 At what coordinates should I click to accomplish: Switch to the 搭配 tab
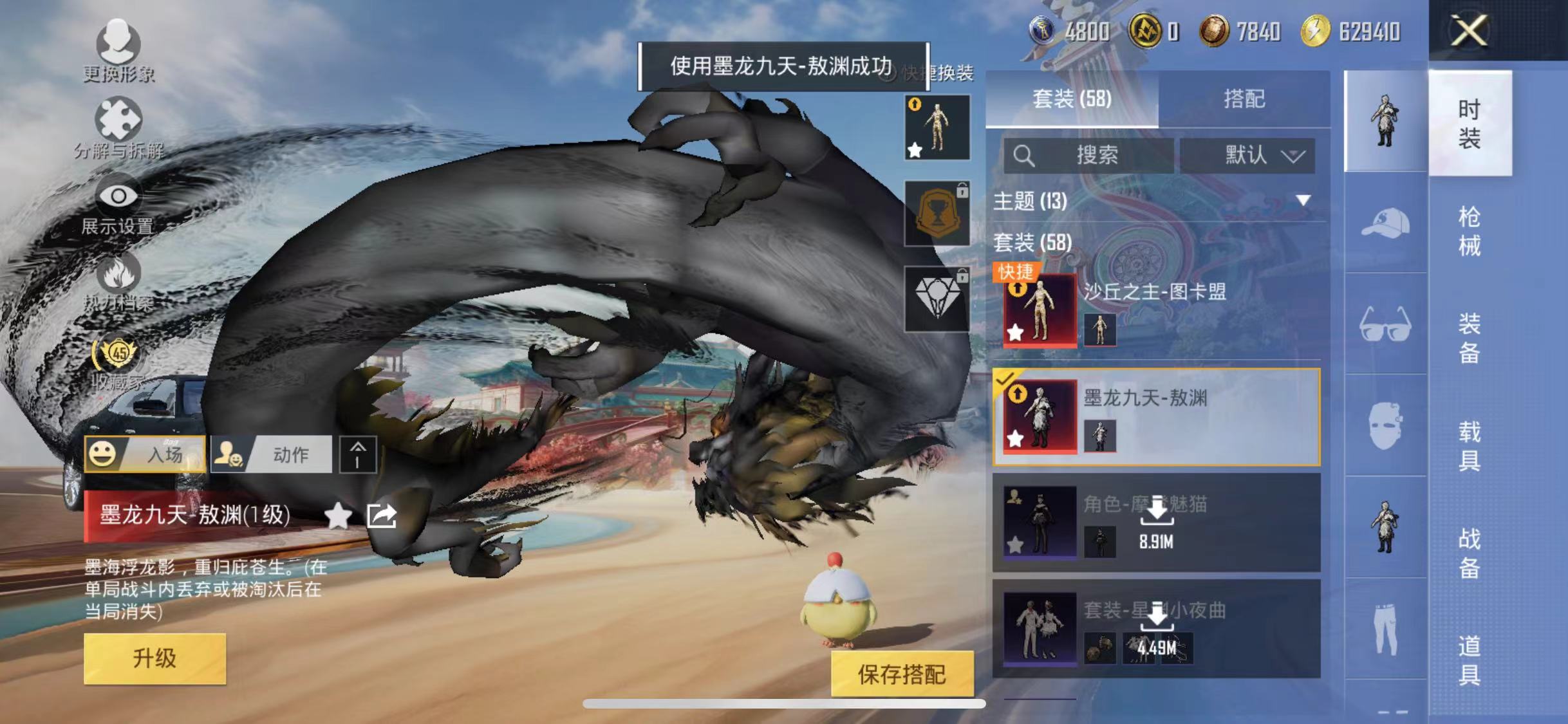[x=1244, y=99]
